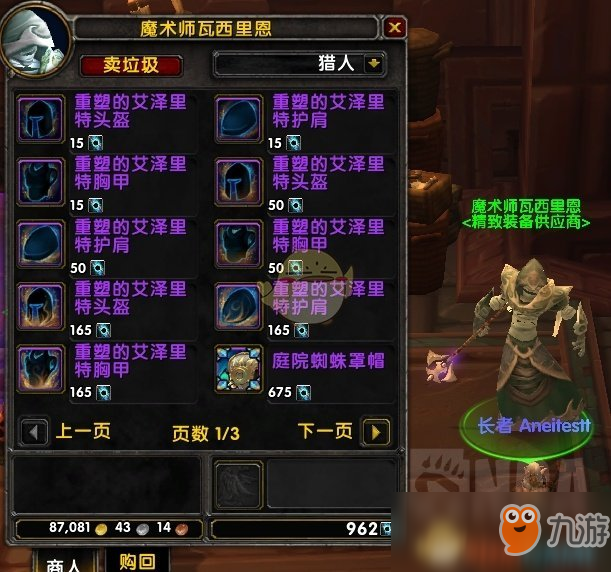Pick 重塑的艾泽里特胸甲 priced at 165
Image resolution: width=611 pixels, height=572 pixels.
pos(41,366)
